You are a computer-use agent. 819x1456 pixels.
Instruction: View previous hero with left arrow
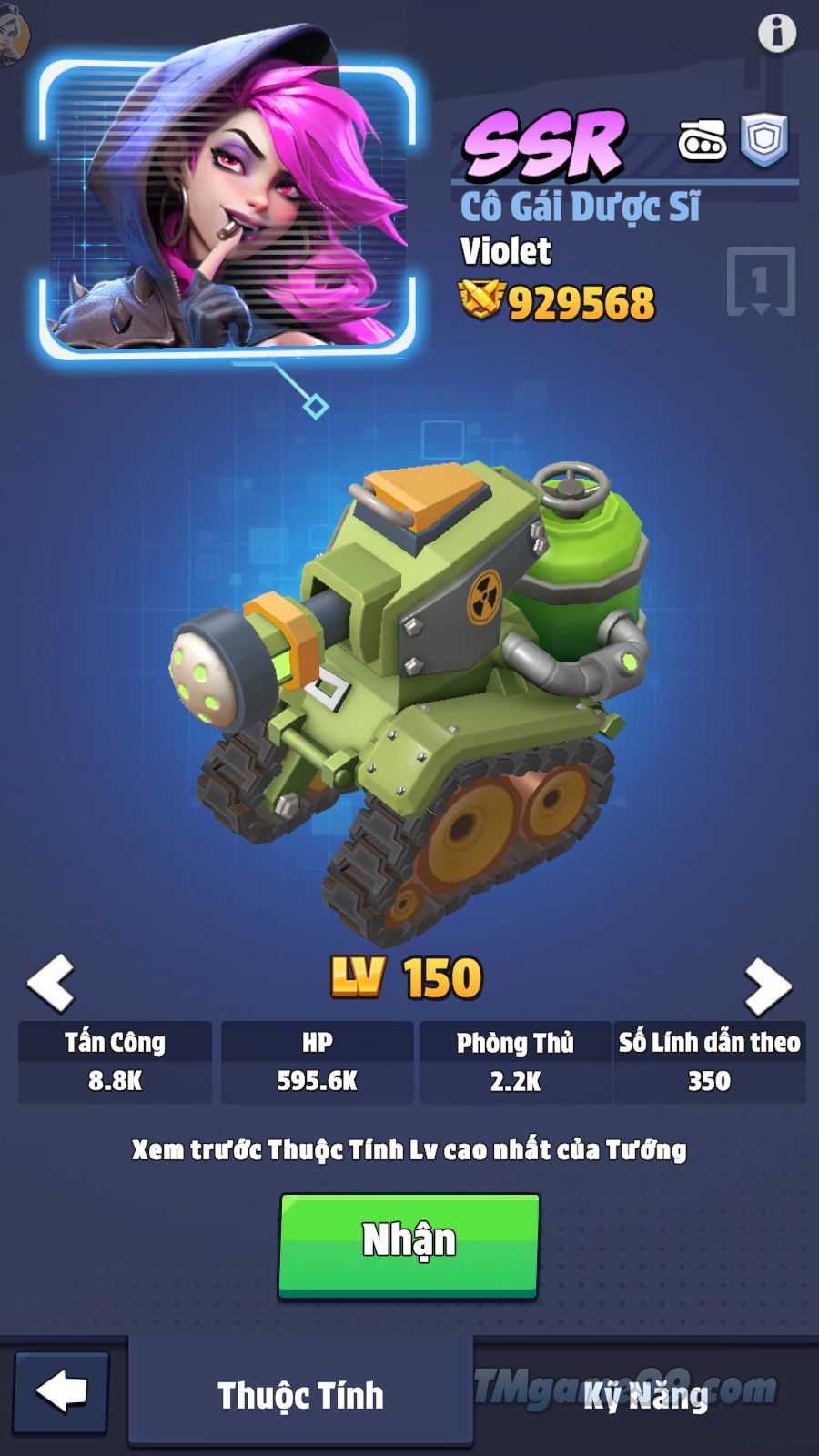51,983
